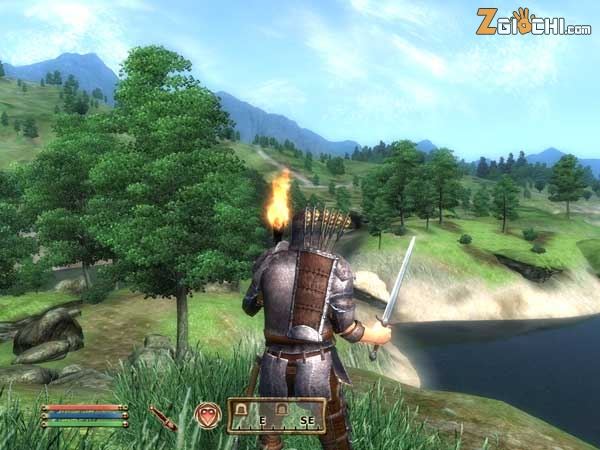Click the compass direction bar

pyautogui.click(x=276, y=416)
